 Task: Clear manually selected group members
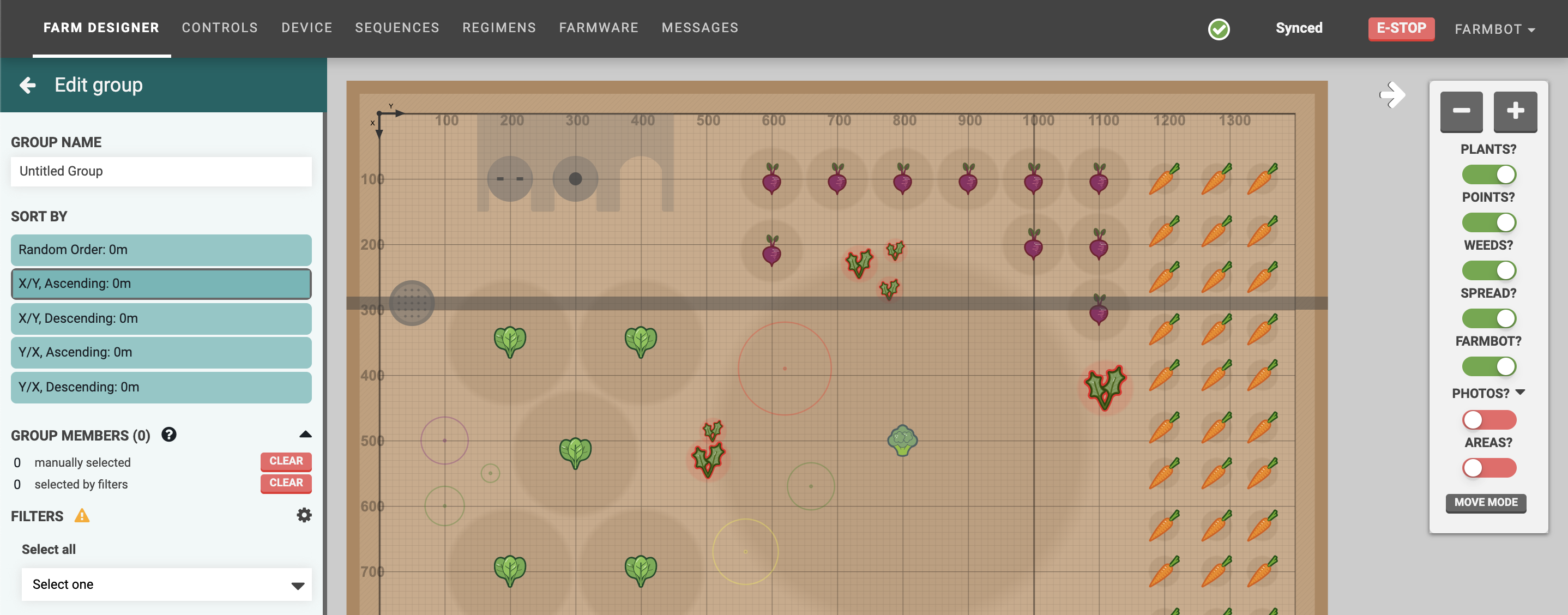[x=286, y=461]
